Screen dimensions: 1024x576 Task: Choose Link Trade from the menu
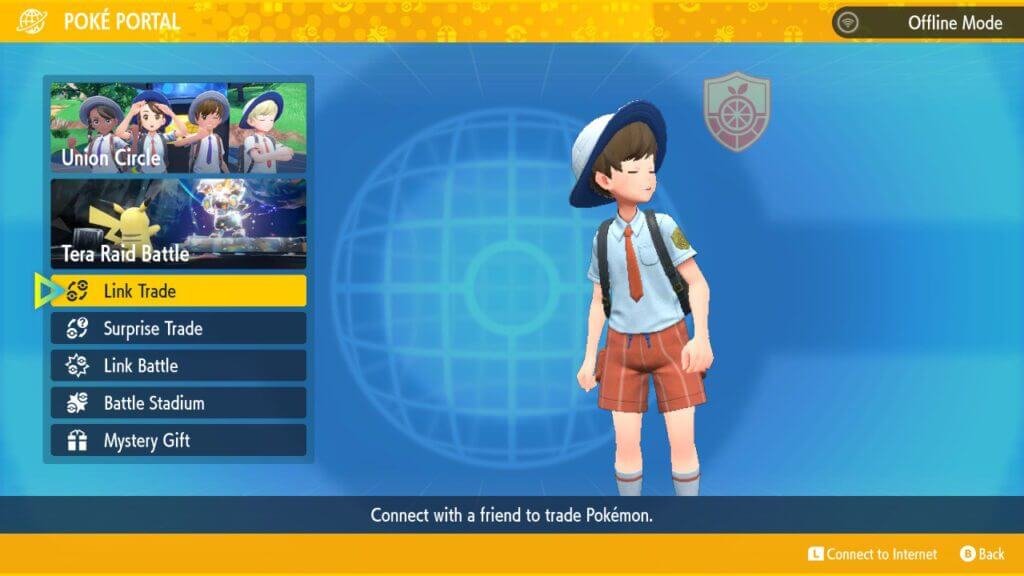pyautogui.click(x=178, y=291)
